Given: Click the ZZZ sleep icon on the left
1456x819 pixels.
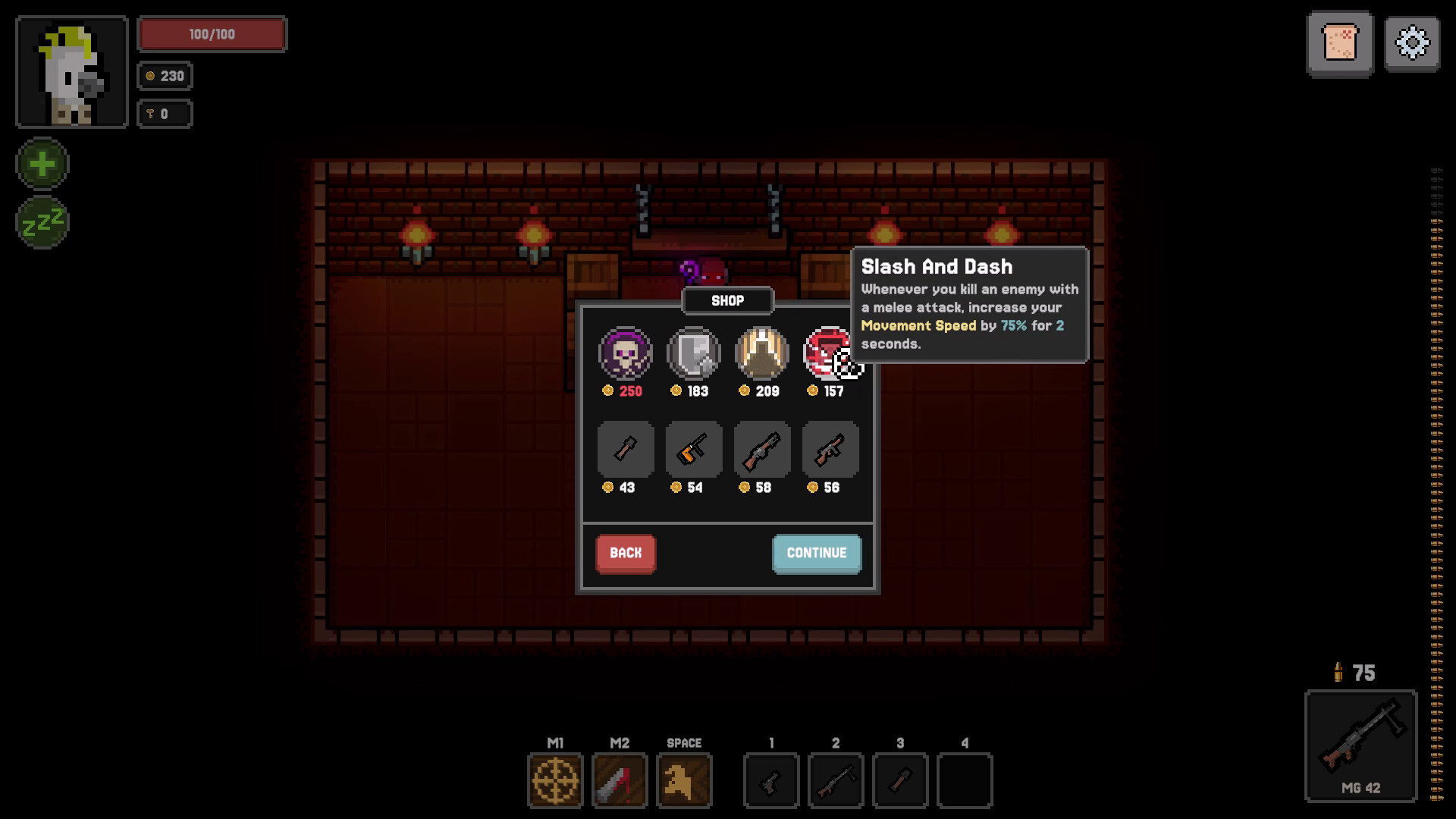Looking at the screenshot, I should click(x=42, y=221).
